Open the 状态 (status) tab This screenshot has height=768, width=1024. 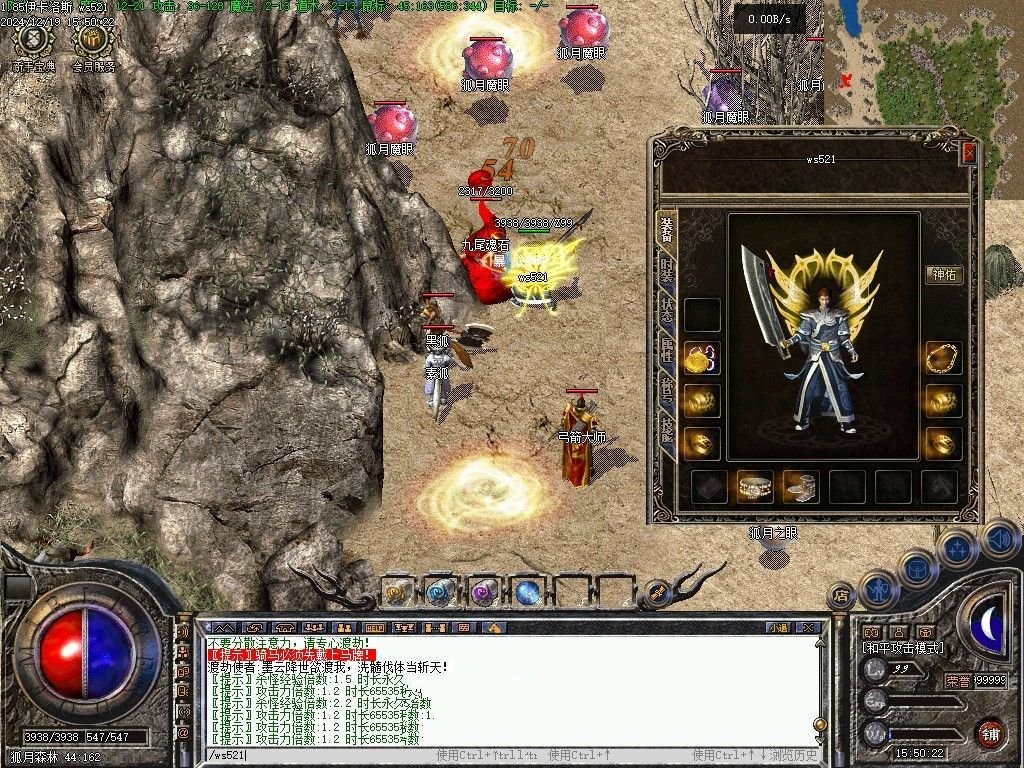tap(666, 310)
